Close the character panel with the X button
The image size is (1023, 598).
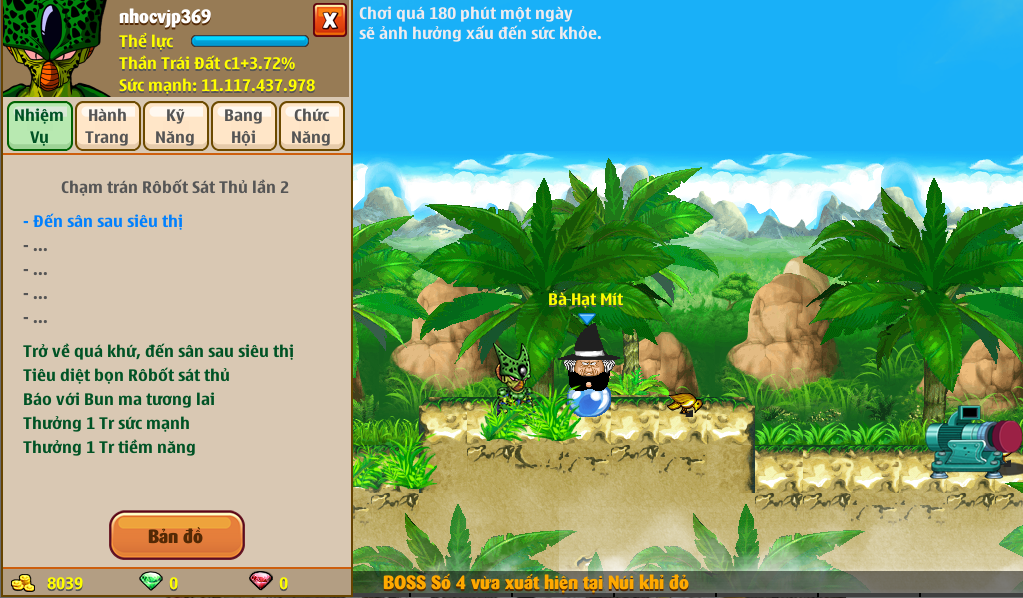329,20
